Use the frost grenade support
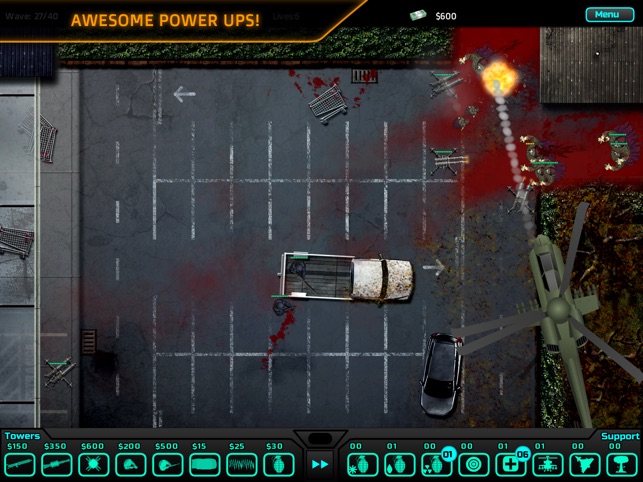Viewport: 643px width, 482px height. click(x=362, y=464)
